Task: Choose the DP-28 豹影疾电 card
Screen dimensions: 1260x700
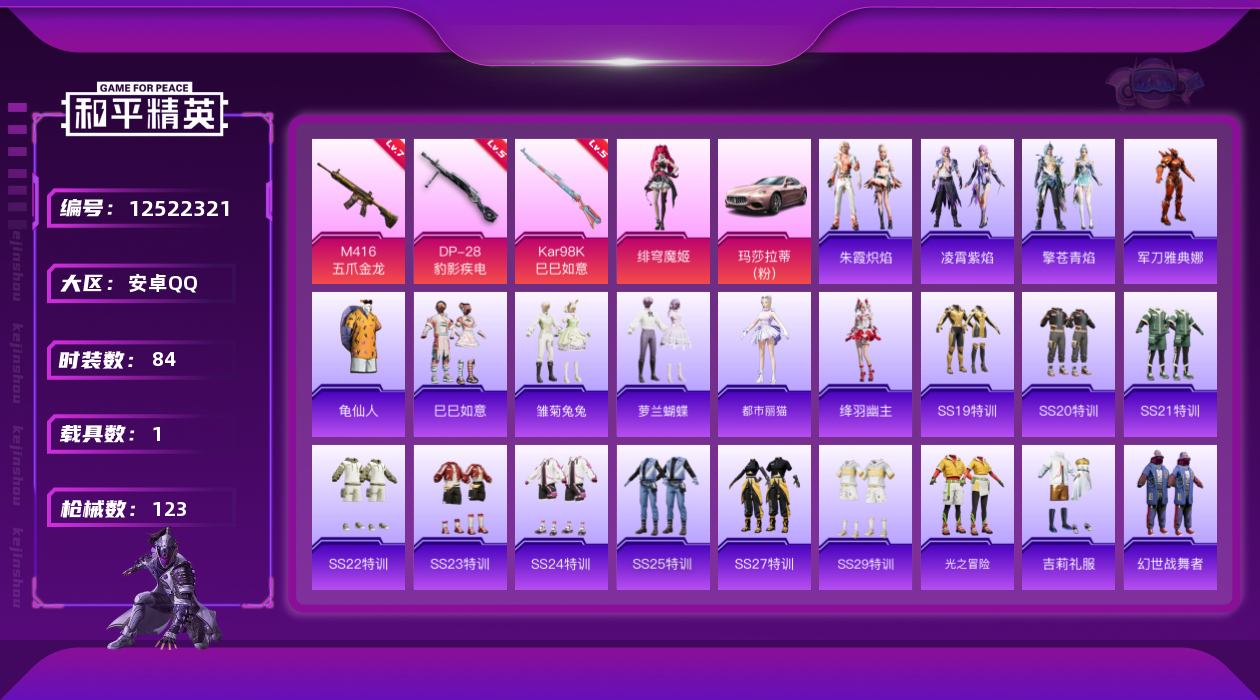Action: [x=460, y=211]
